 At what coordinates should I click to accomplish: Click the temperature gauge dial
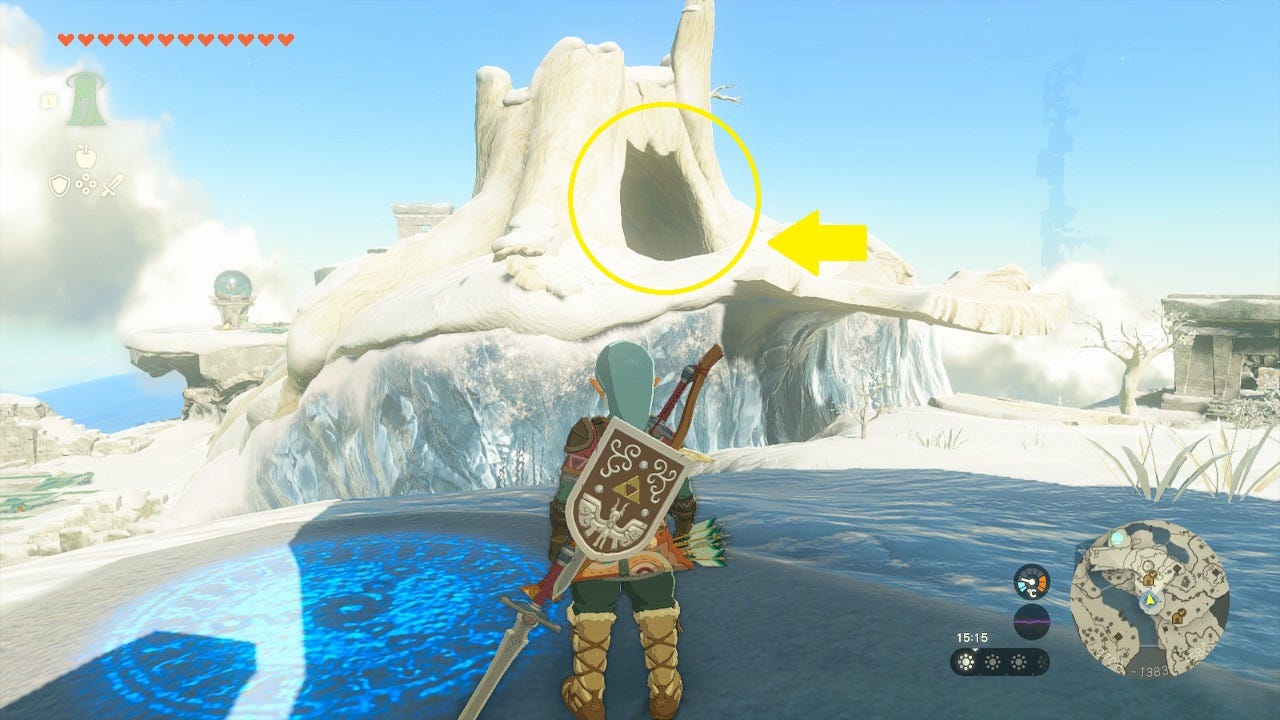pos(1031,581)
